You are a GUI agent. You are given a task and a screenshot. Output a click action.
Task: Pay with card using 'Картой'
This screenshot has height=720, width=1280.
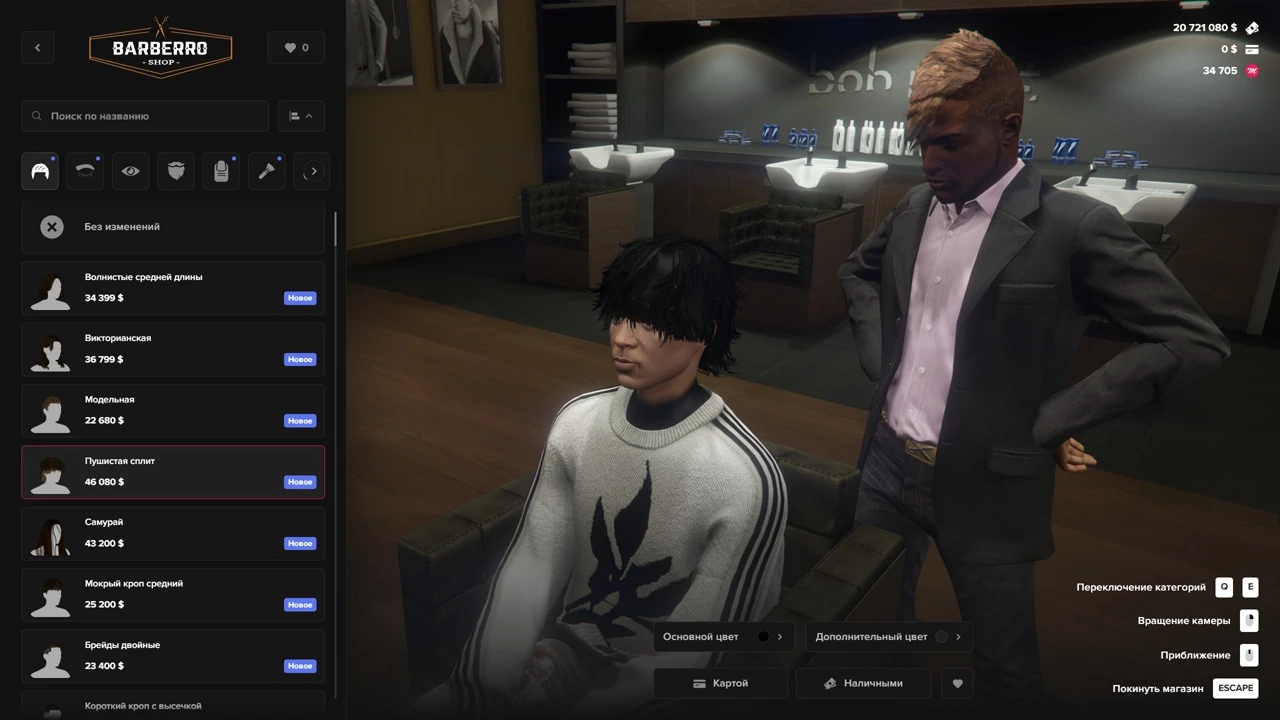721,683
